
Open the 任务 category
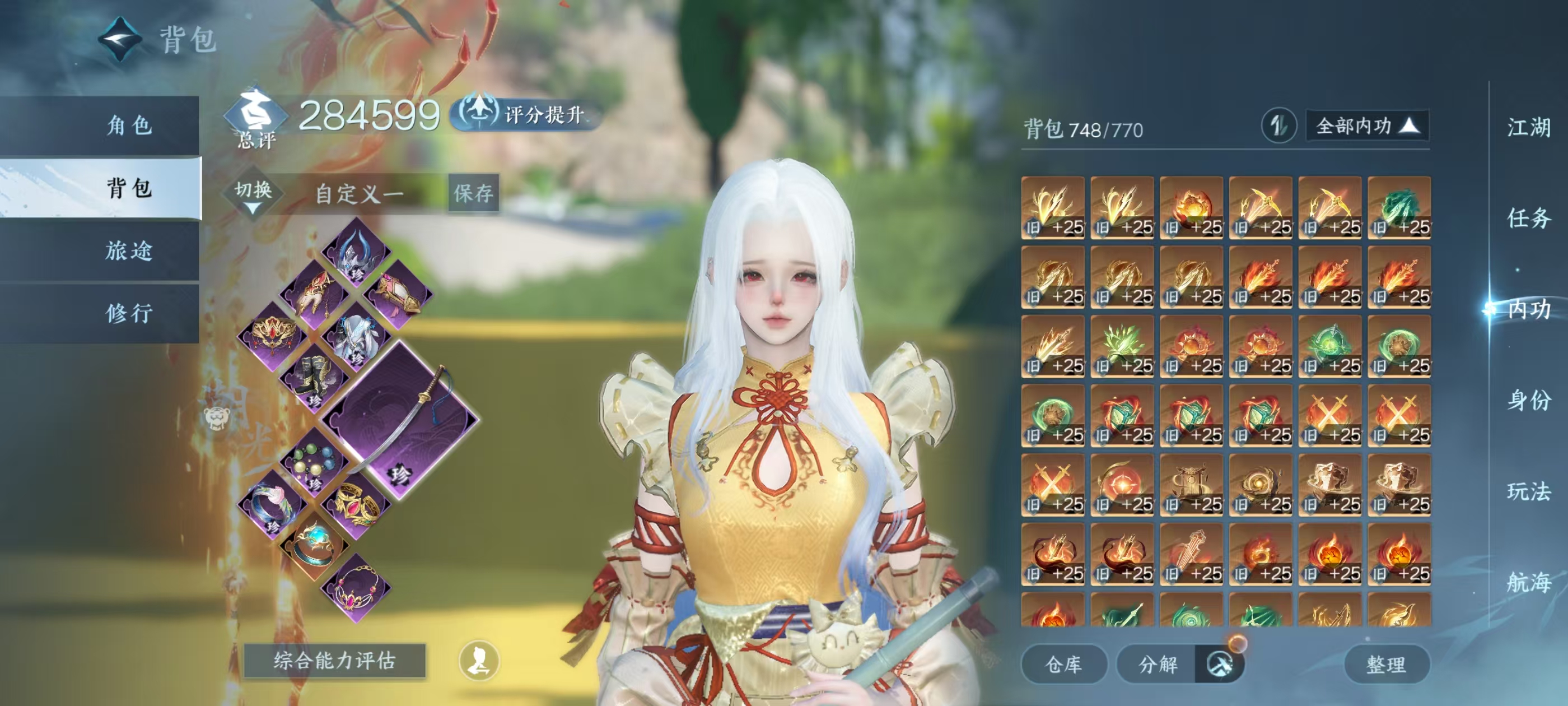pos(1528,218)
